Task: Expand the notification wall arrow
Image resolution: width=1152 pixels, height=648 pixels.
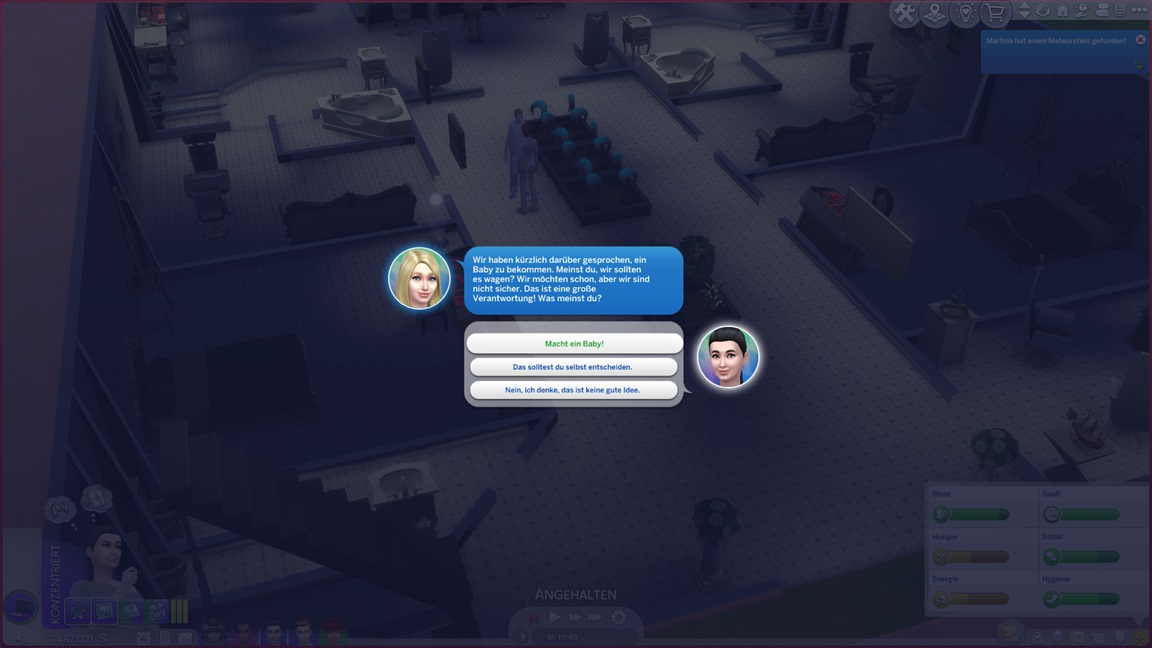Action: (1139, 64)
